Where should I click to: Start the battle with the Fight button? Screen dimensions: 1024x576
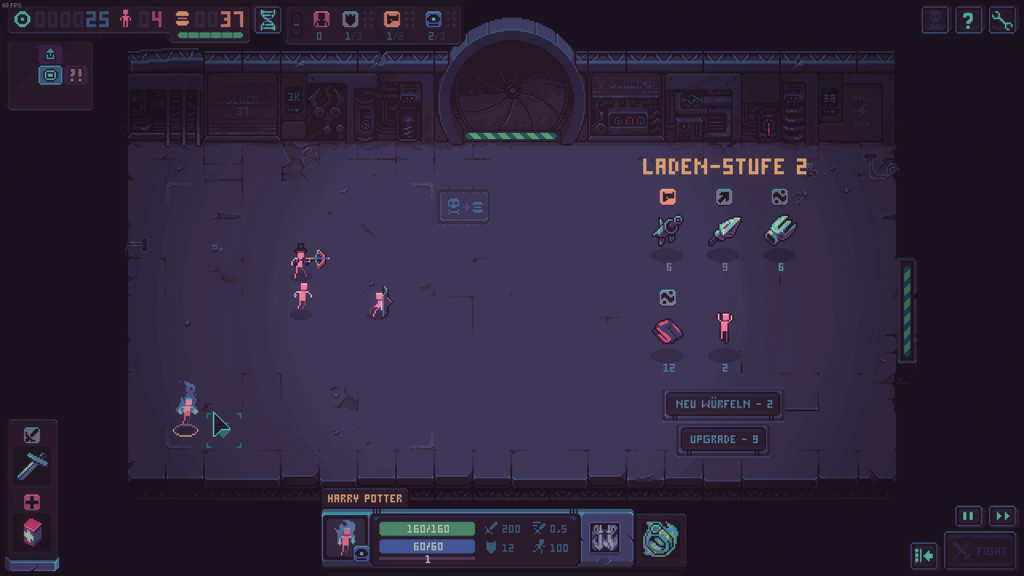coord(980,551)
